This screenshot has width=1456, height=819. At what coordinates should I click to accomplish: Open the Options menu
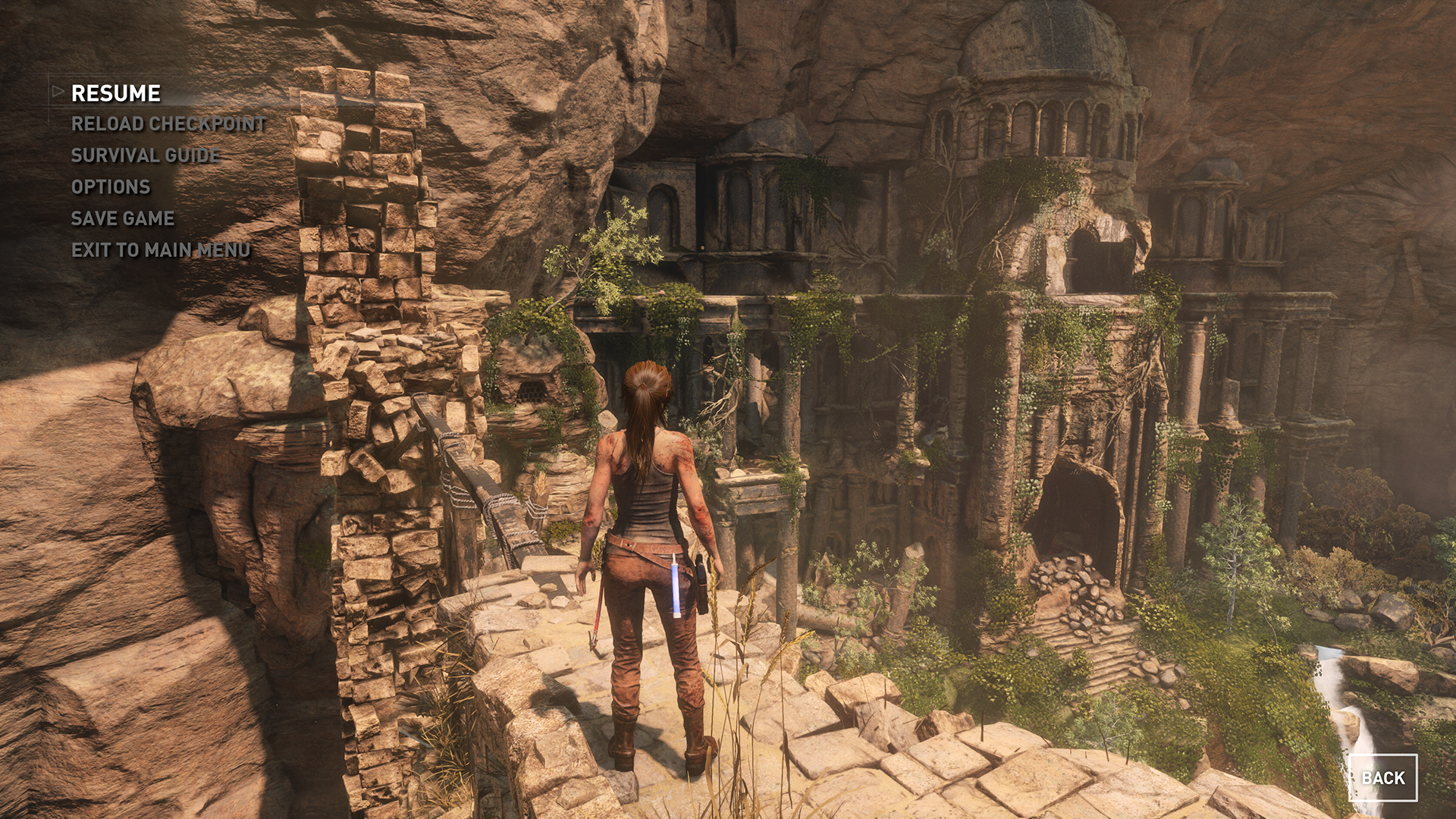point(111,187)
